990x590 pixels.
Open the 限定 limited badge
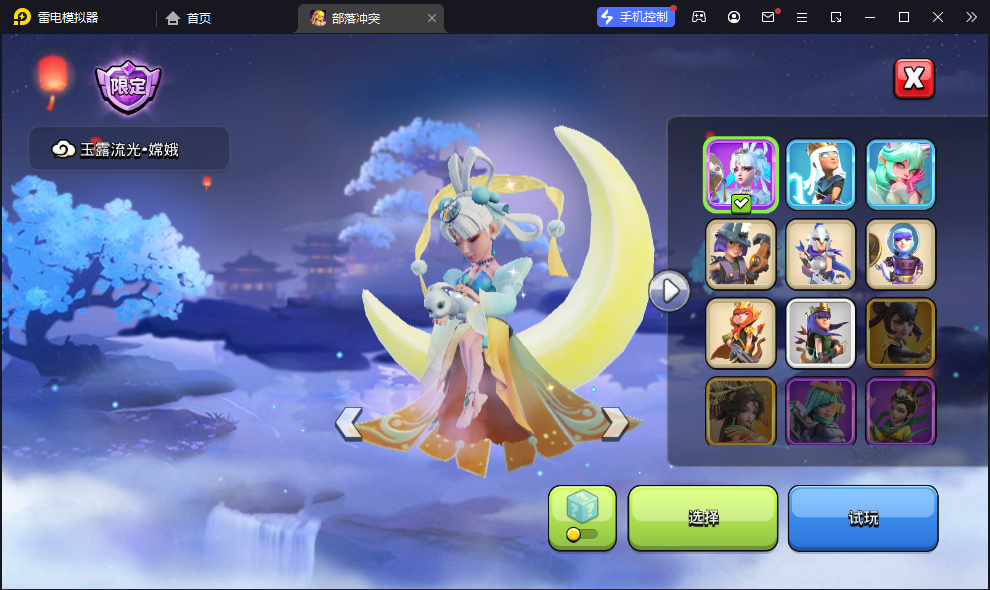(128, 86)
